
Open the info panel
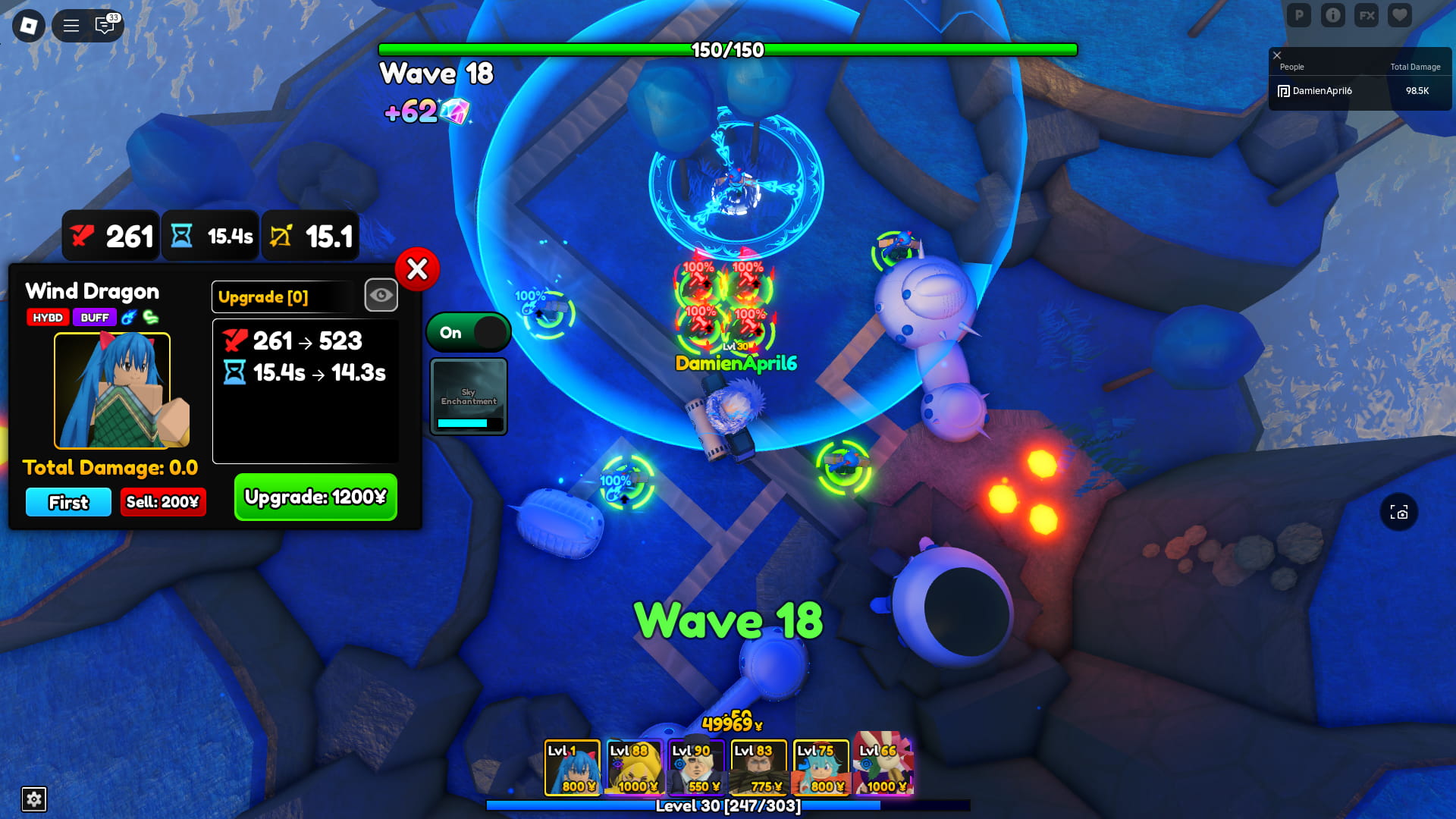(x=1332, y=15)
